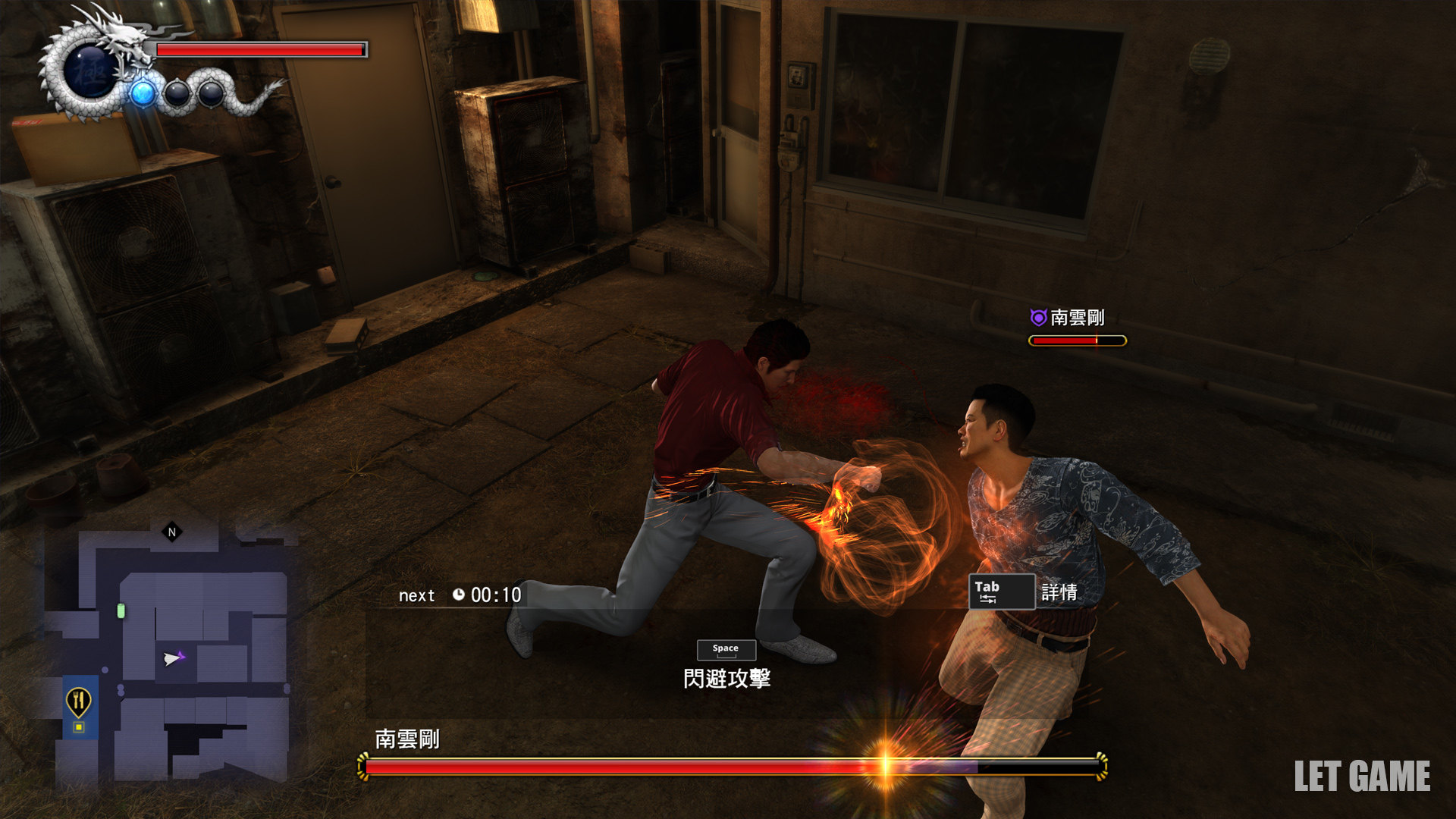This screenshot has width=1456, height=819.
Task: Select the restaurant fork-and-knife map marker
Action: 79,701
